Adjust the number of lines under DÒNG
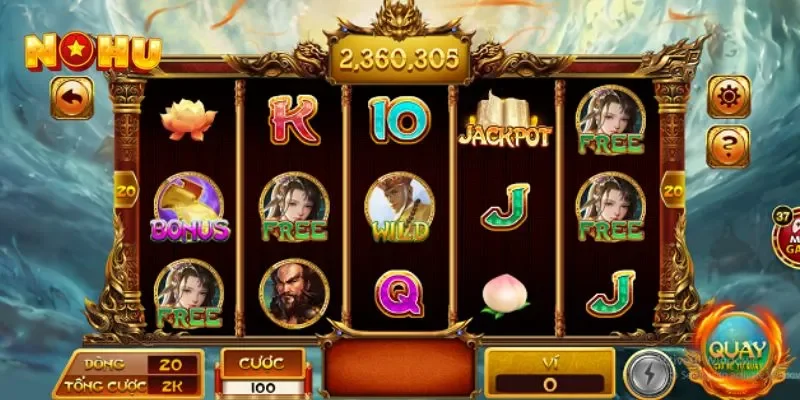Viewport: 800px width, 400px height. (x=171, y=365)
